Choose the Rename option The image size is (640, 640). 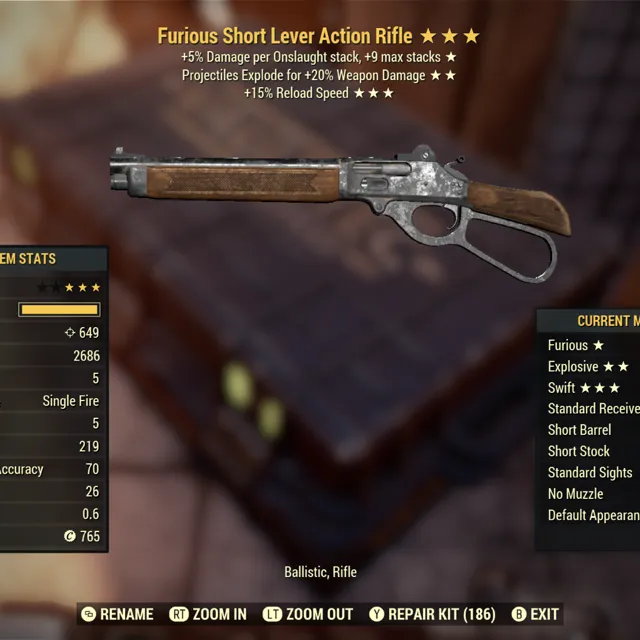pyautogui.click(x=117, y=614)
